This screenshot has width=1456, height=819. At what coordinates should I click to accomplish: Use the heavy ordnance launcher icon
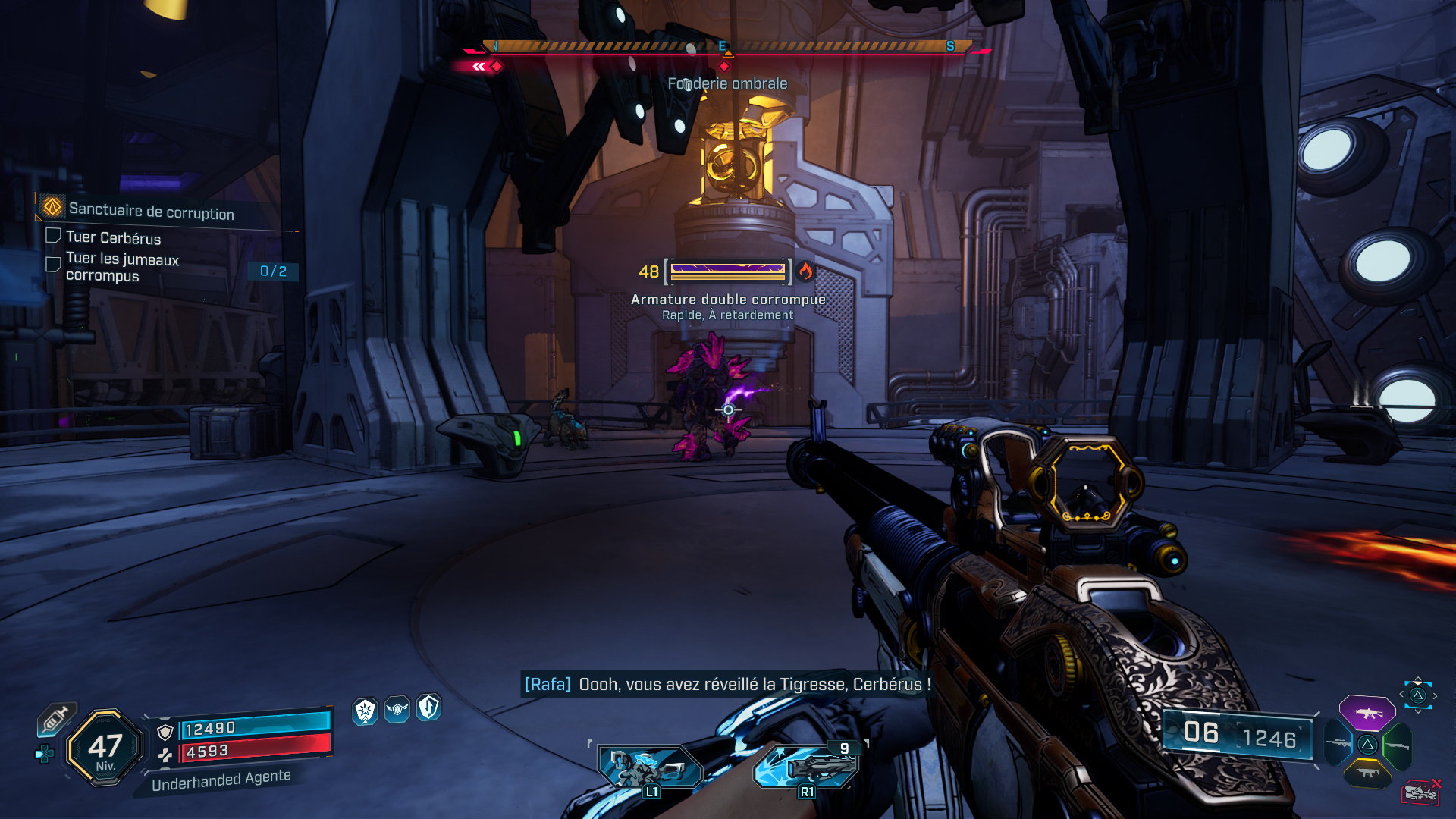[x=807, y=767]
